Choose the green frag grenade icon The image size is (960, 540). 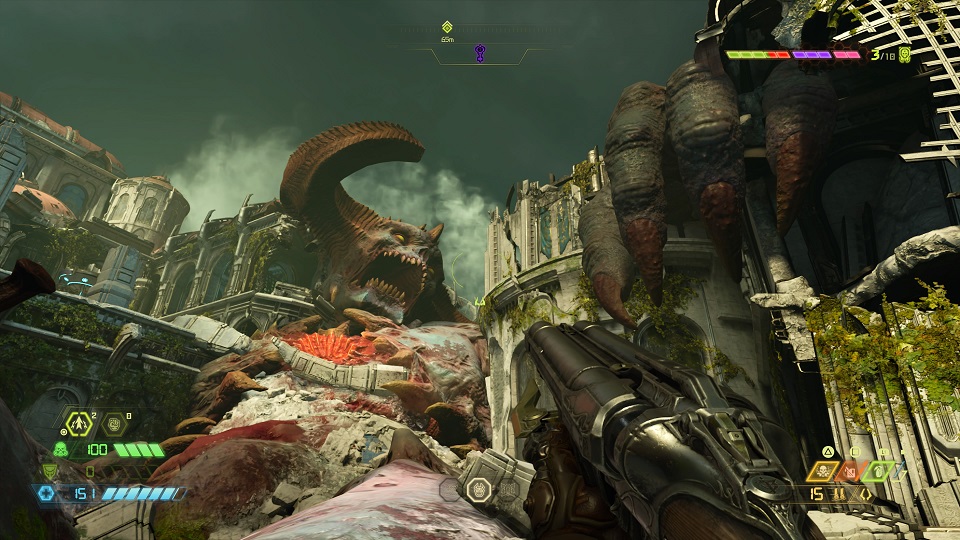(876, 470)
